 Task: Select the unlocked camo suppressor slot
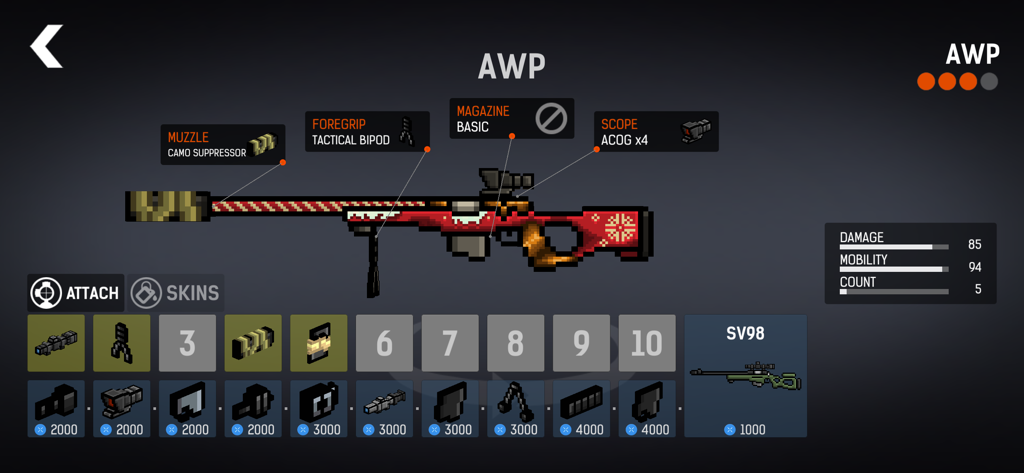pyautogui.click(x=252, y=343)
